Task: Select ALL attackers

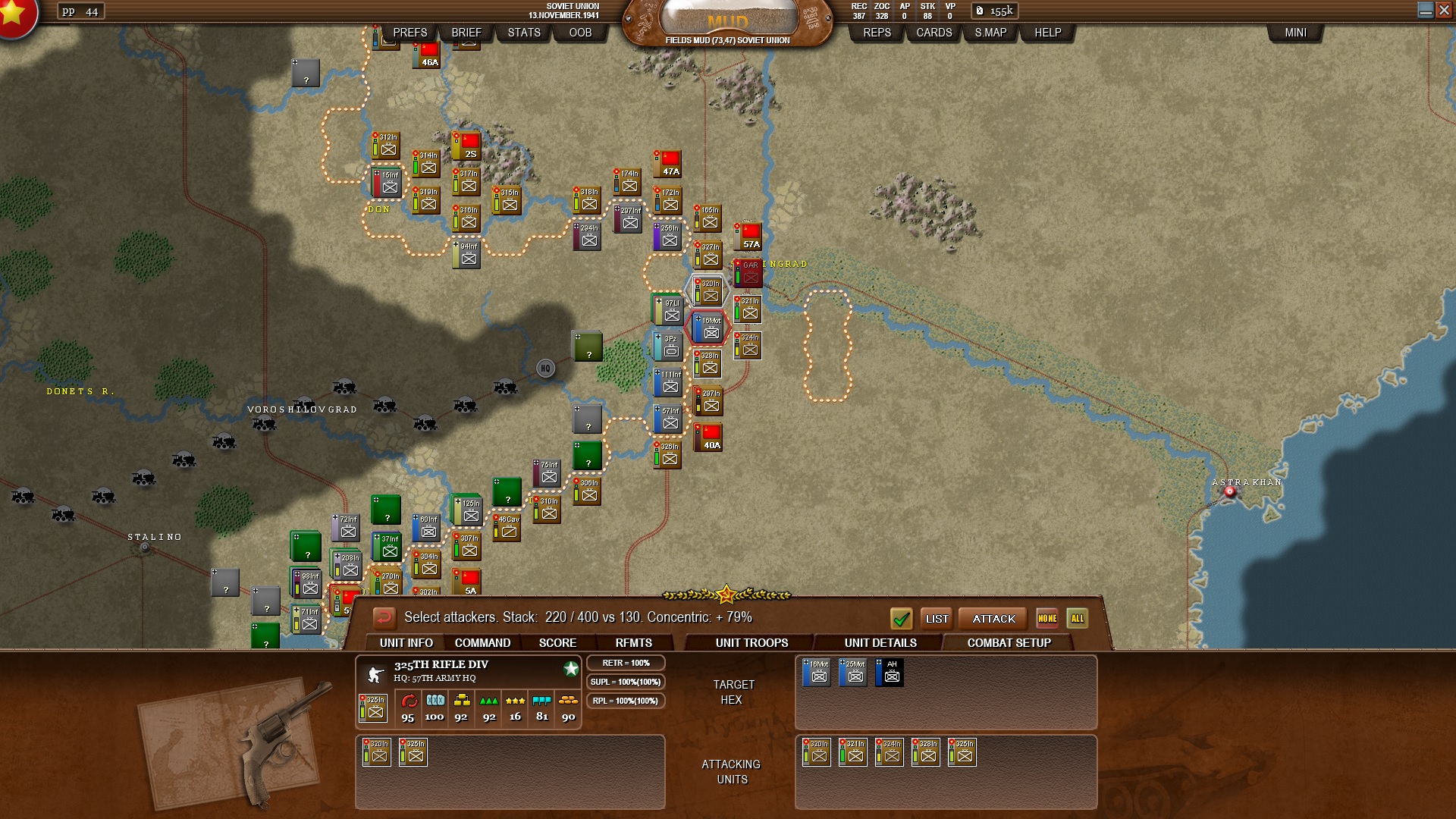Action: pyautogui.click(x=1077, y=619)
